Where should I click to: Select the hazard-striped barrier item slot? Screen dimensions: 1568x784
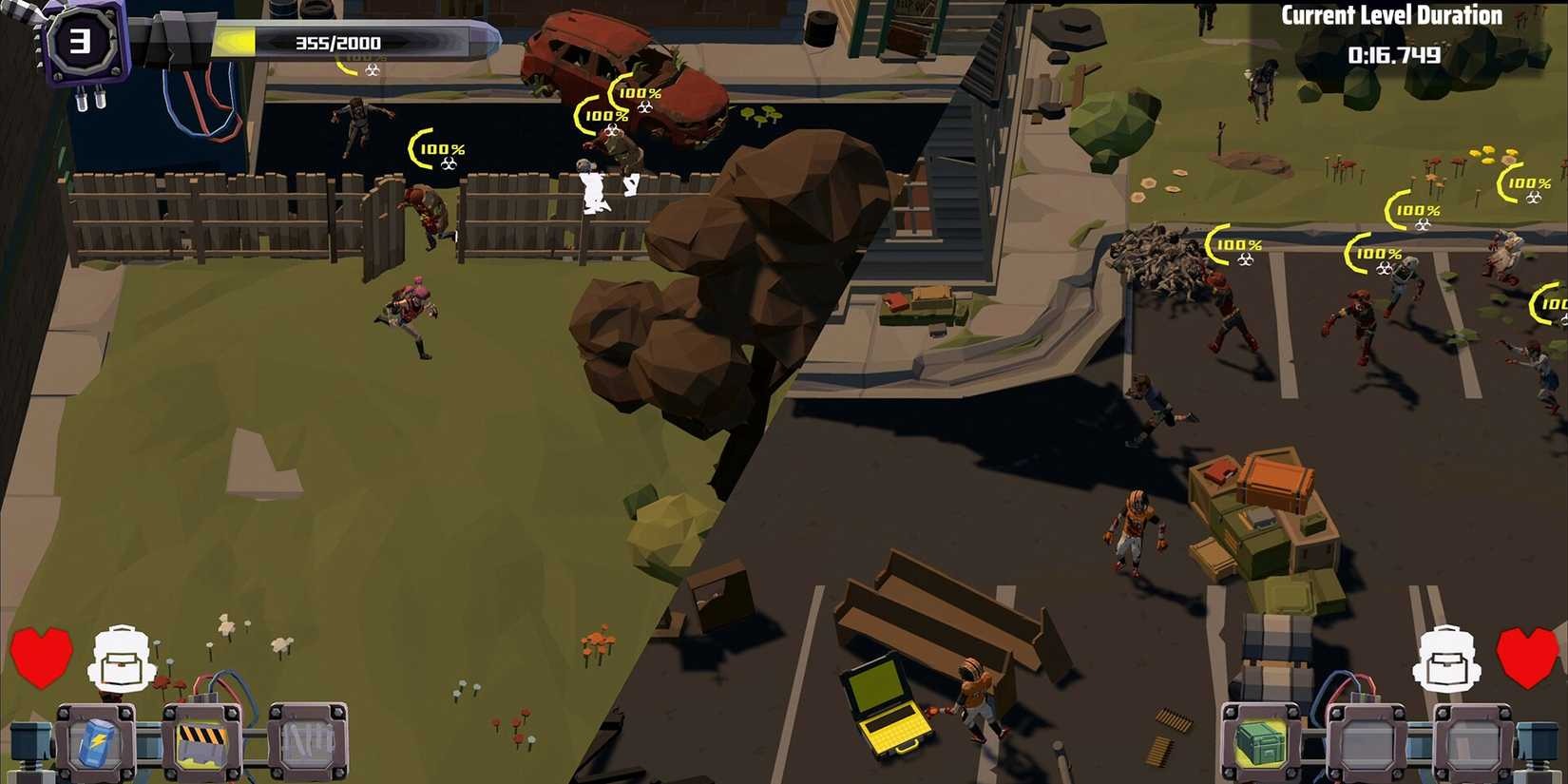[201, 742]
